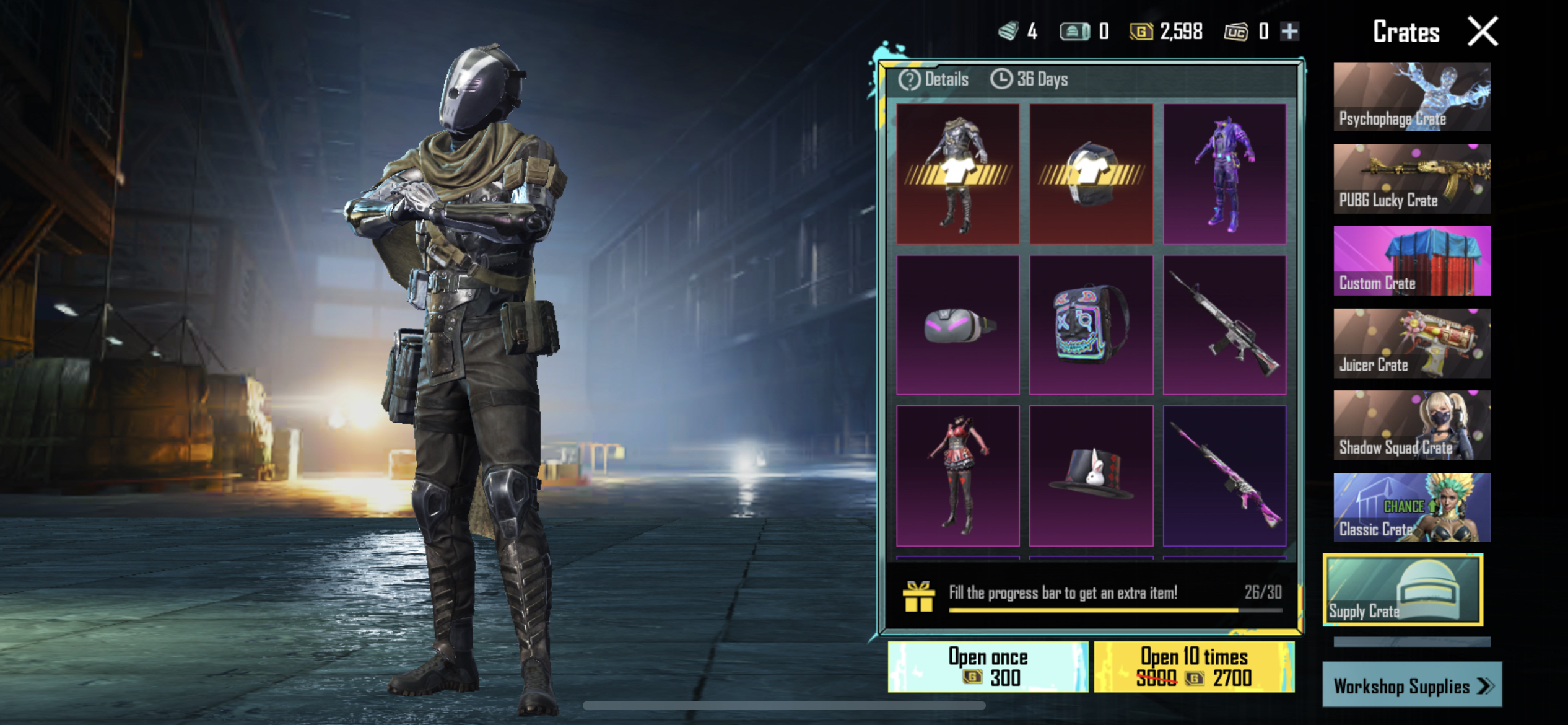This screenshot has width=1568, height=725.
Task: Preview the graffiti backpack skin
Action: 1091,325
